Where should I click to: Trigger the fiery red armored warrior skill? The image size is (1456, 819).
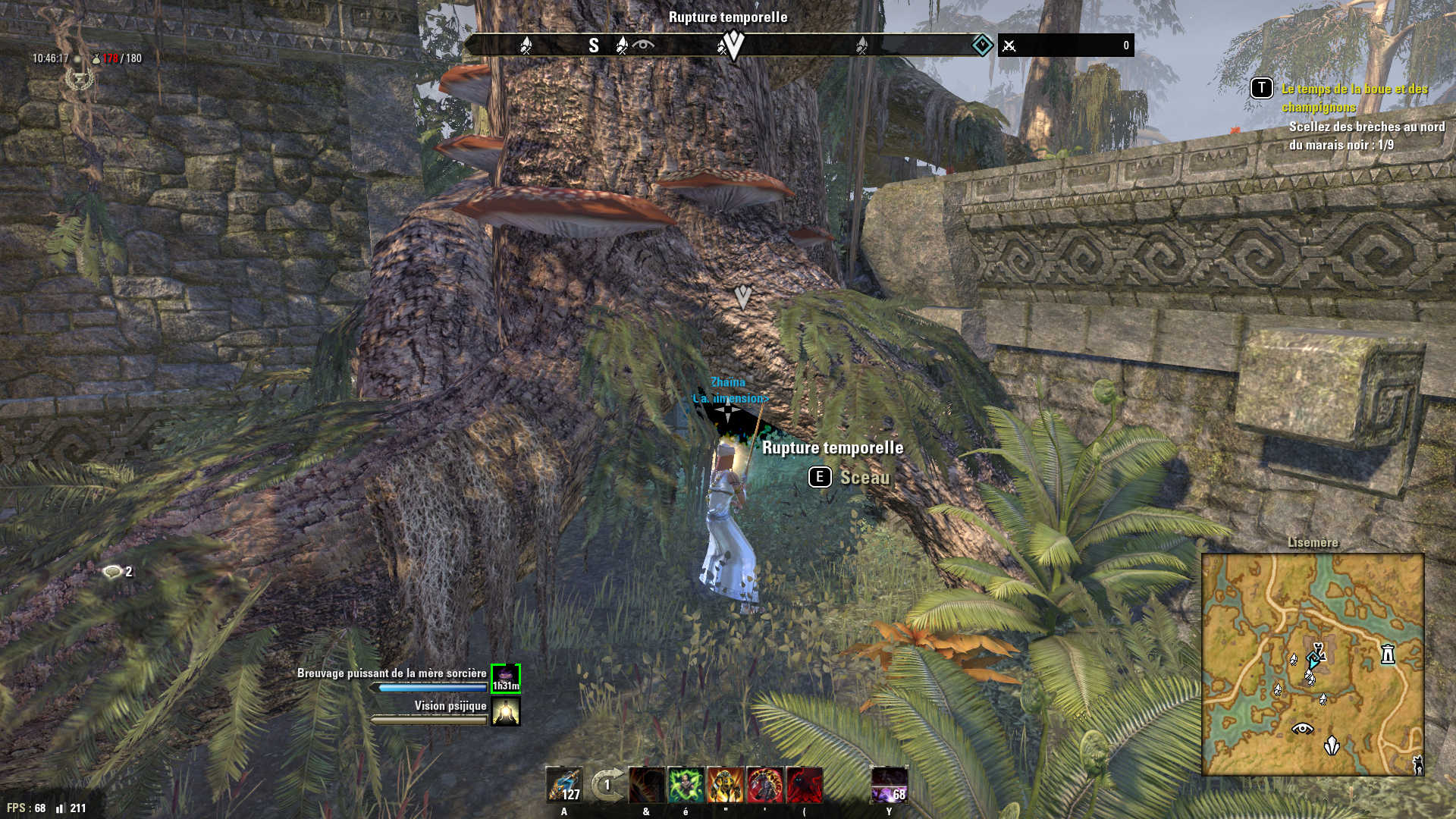tap(765, 784)
